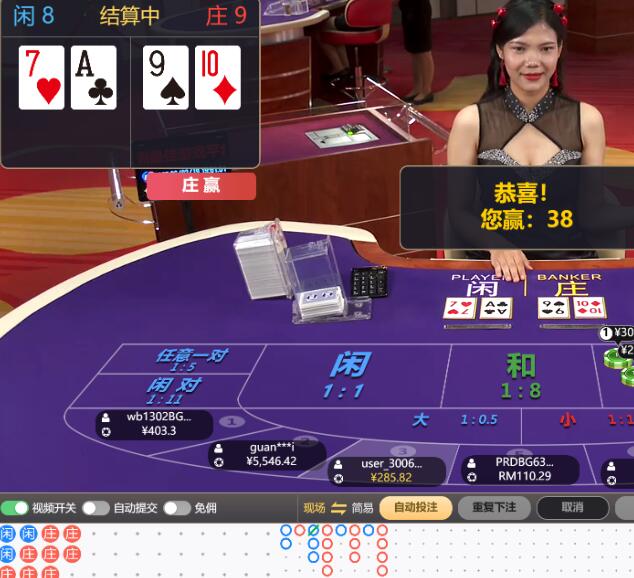
Task: Activate the 自动投注 auto-bet button
Action: tap(415, 508)
